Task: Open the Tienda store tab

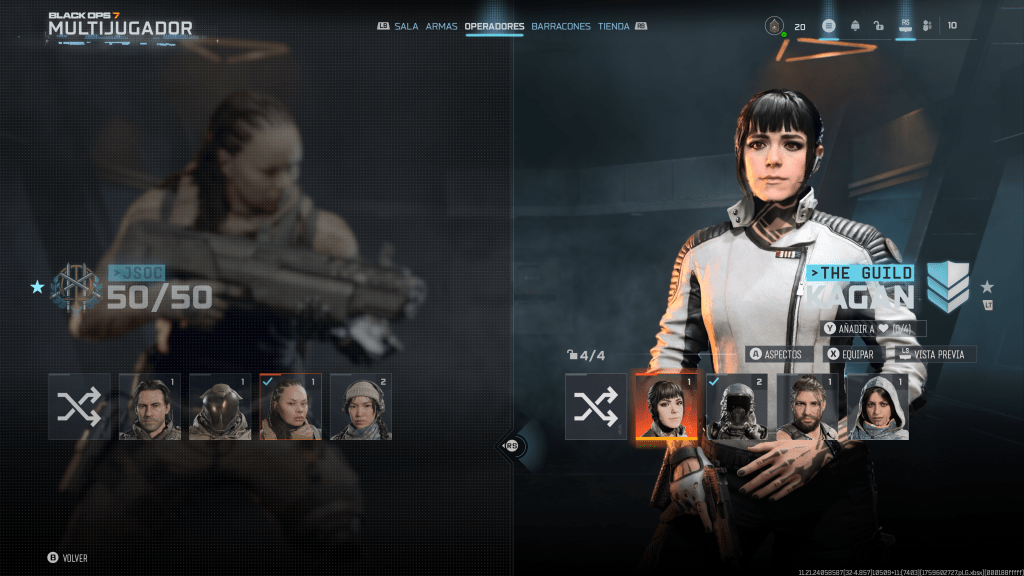Action: (x=613, y=26)
